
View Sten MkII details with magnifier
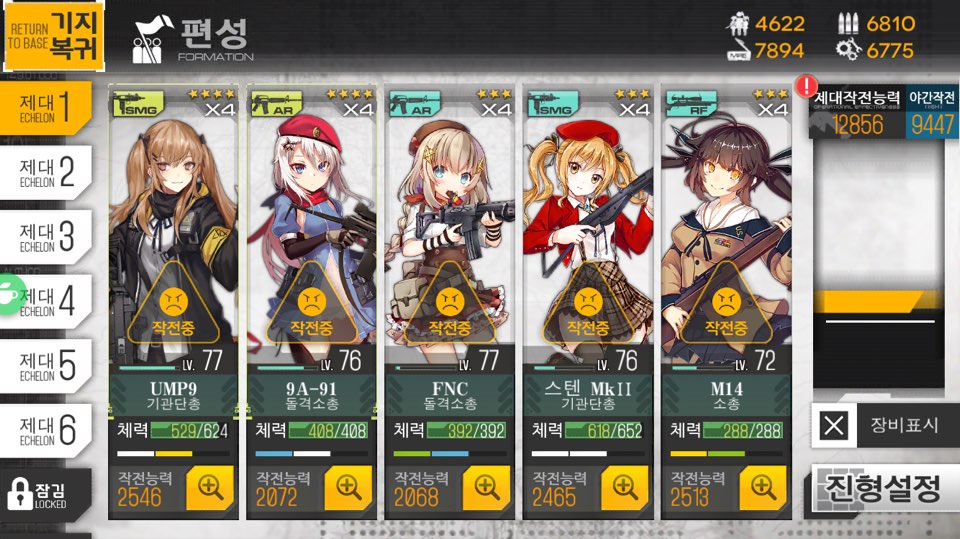pyautogui.click(x=625, y=487)
